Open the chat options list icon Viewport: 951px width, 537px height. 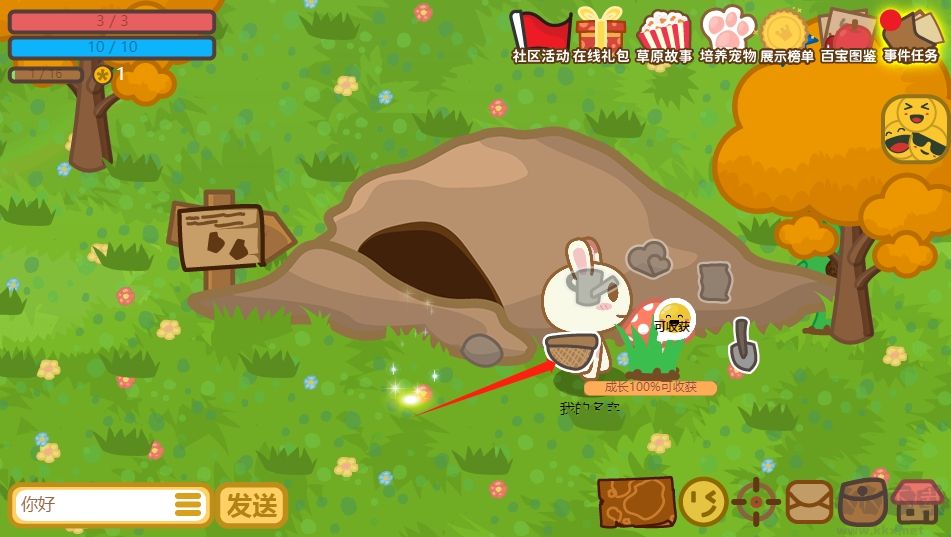(x=188, y=505)
